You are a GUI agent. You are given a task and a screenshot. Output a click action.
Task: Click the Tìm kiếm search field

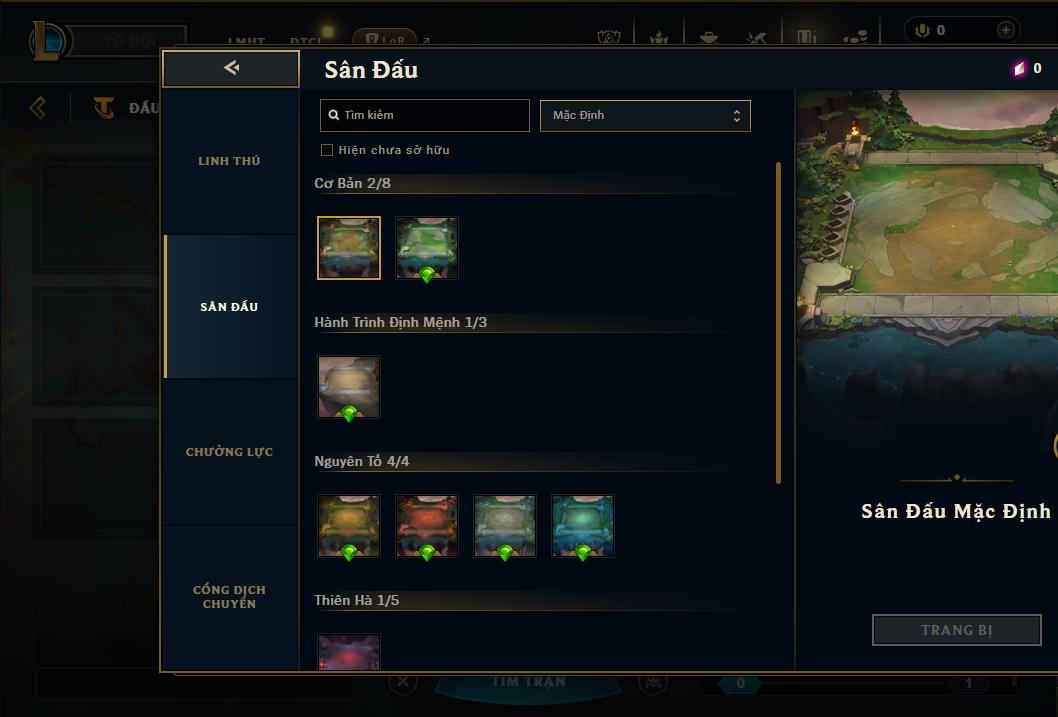pos(425,115)
